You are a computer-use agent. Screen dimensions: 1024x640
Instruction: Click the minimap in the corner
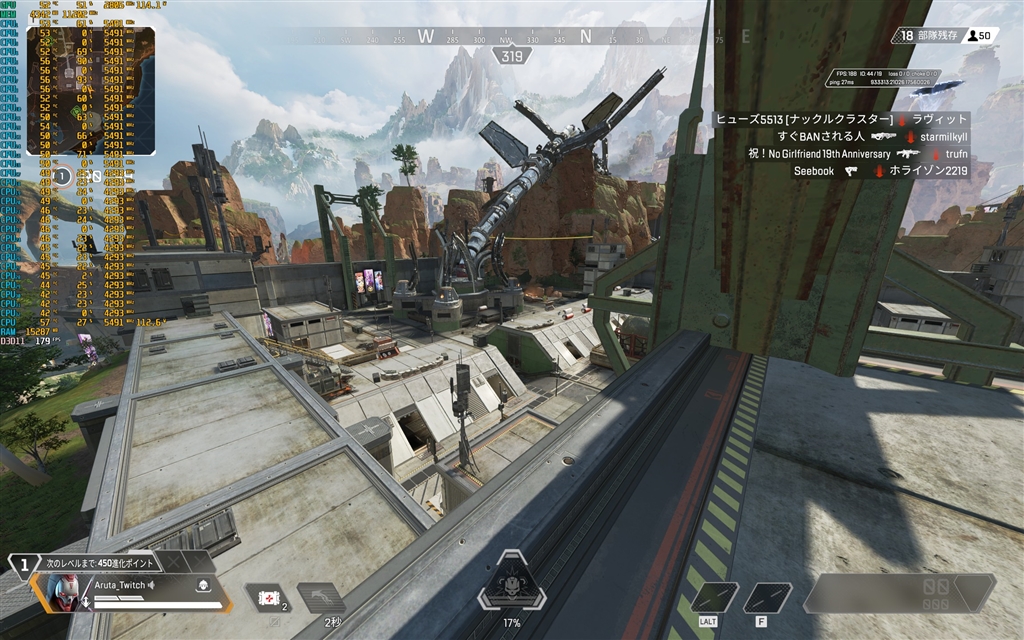[x=90, y=91]
